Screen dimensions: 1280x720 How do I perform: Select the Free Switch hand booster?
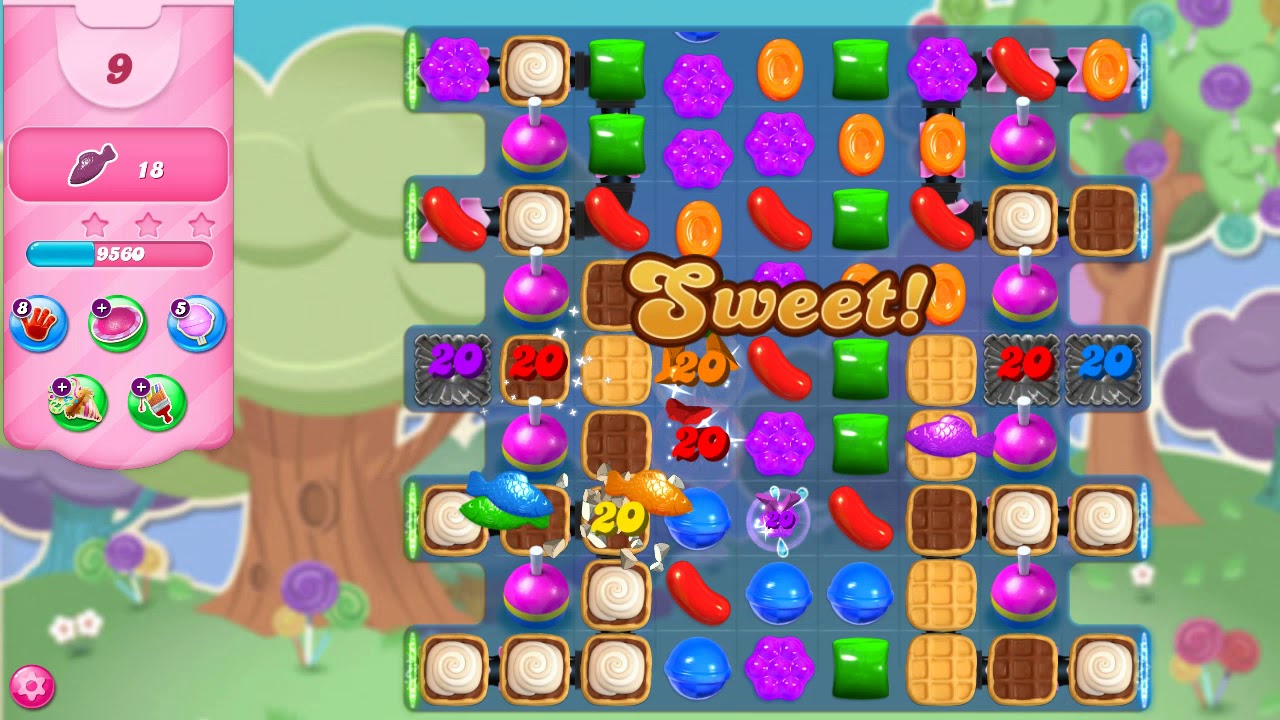tap(37, 324)
